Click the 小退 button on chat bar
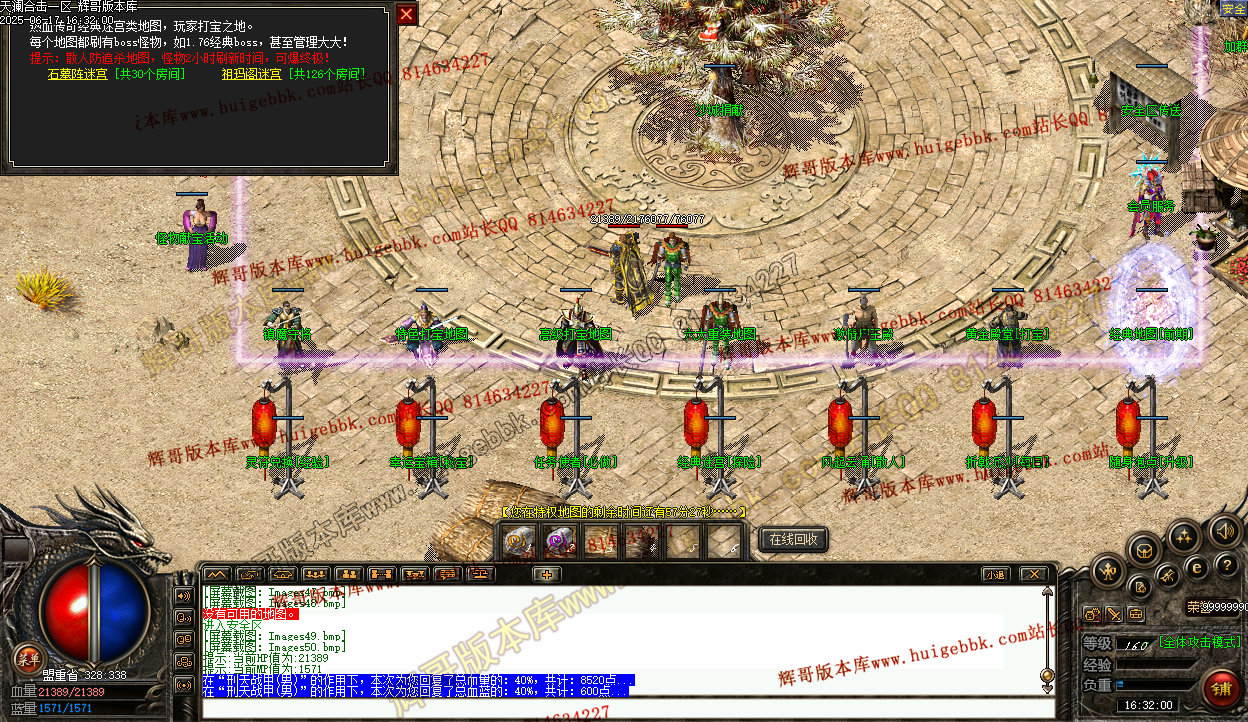The image size is (1248, 722). (993, 574)
